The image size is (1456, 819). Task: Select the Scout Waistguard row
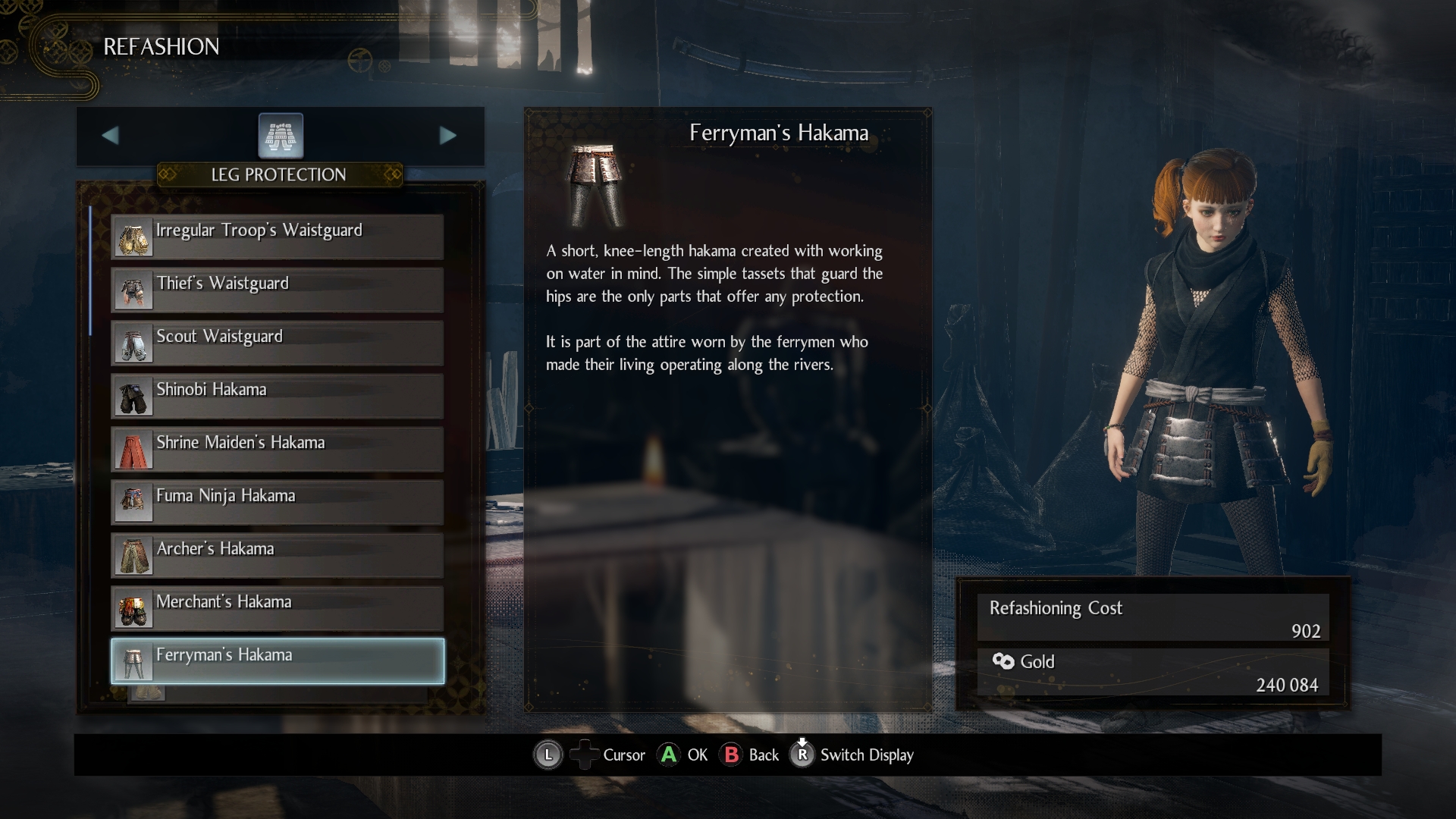278,344
